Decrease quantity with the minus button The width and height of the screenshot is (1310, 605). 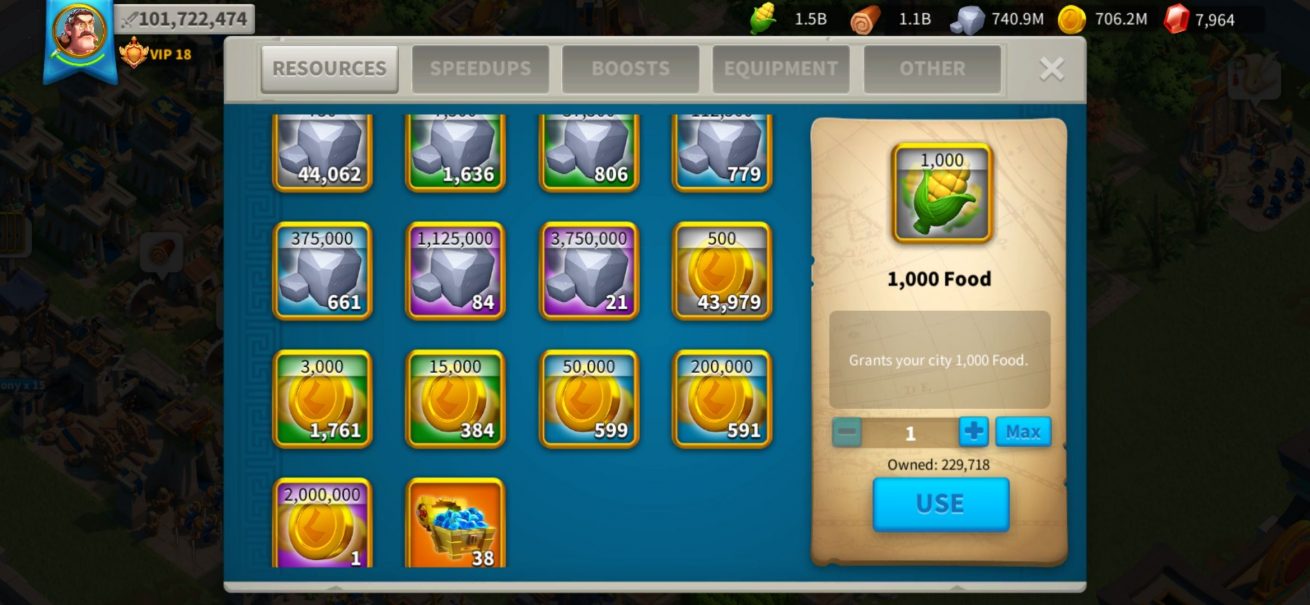(x=846, y=432)
